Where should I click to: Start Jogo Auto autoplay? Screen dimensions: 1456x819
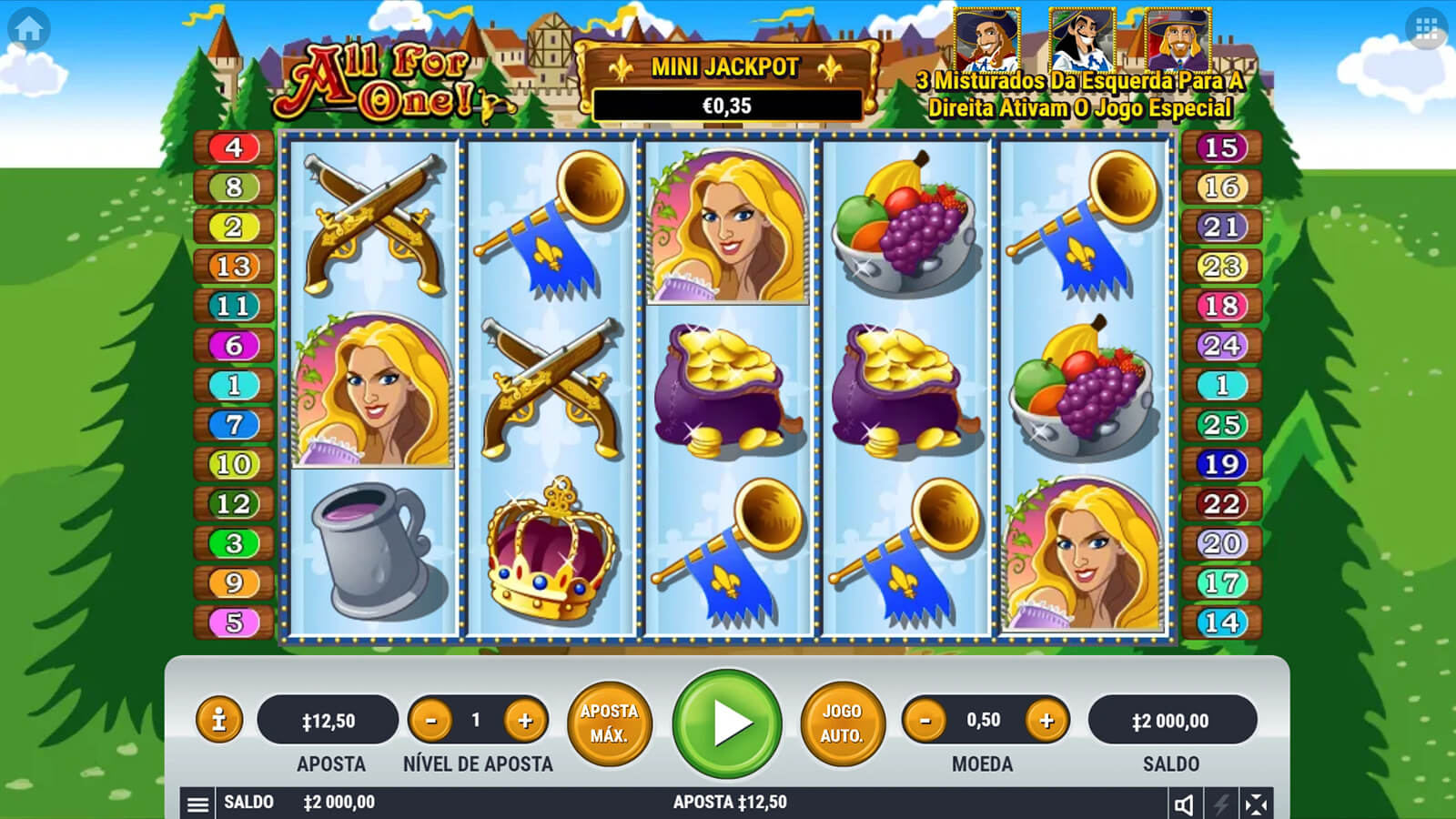tap(842, 723)
